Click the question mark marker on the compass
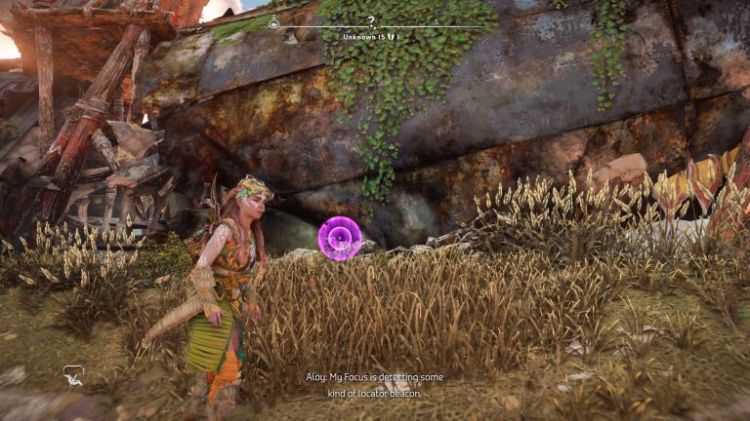The height and width of the screenshot is (421, 750). pyautogui.click(x=371, y=19)
